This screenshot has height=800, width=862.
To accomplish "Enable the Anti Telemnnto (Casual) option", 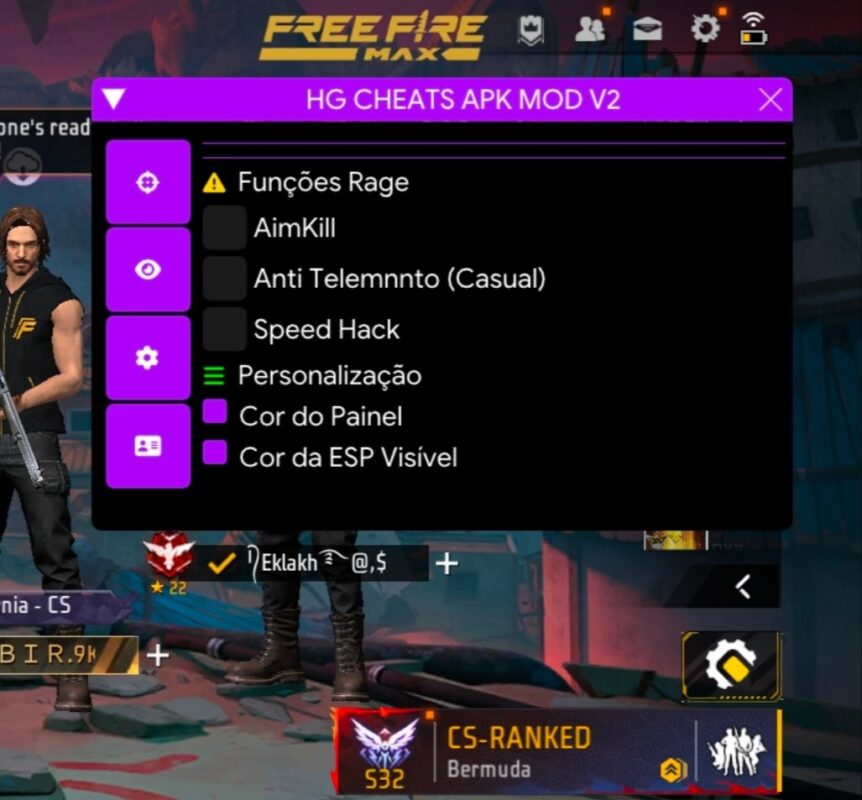I will click(225, 278).
